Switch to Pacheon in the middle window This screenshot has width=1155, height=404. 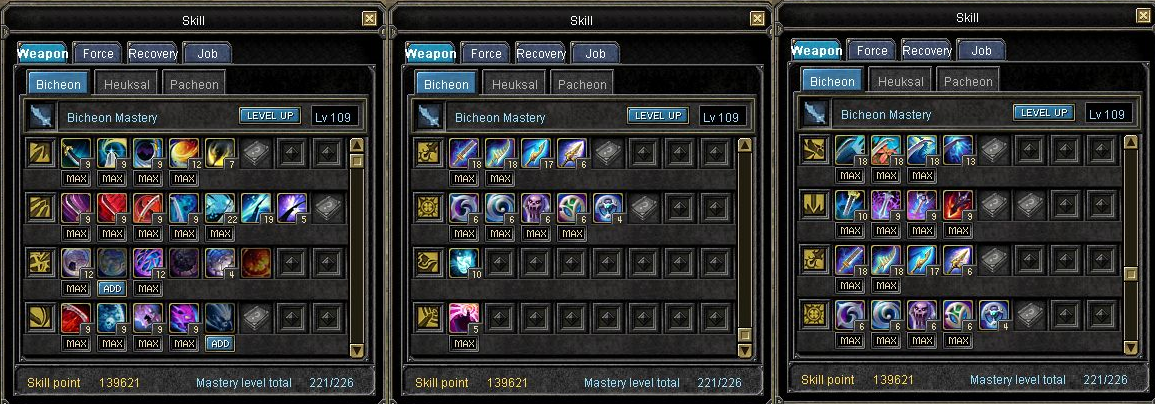tap(582, 84)
